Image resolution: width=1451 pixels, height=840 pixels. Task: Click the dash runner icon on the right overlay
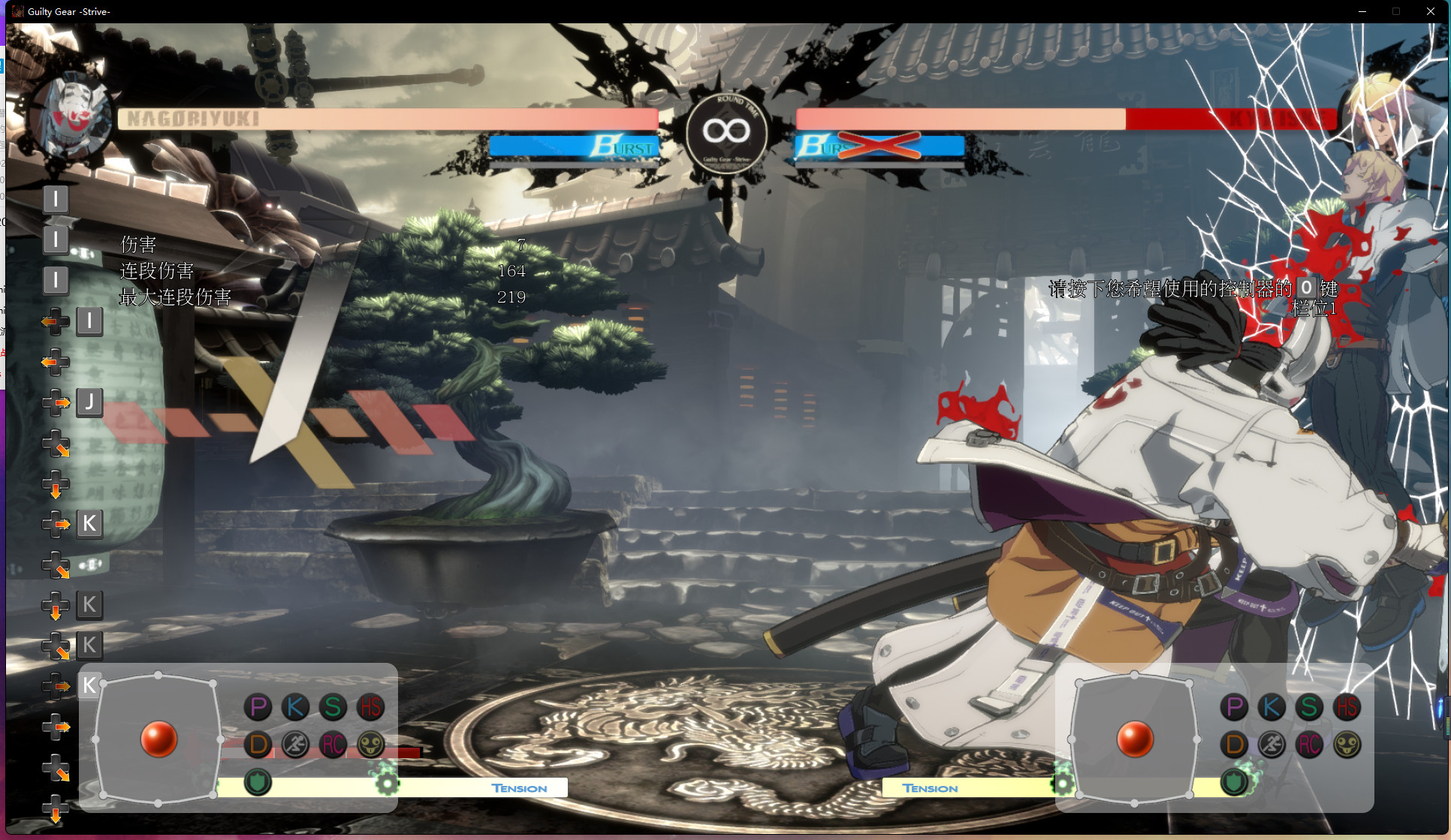[1270, 745]
